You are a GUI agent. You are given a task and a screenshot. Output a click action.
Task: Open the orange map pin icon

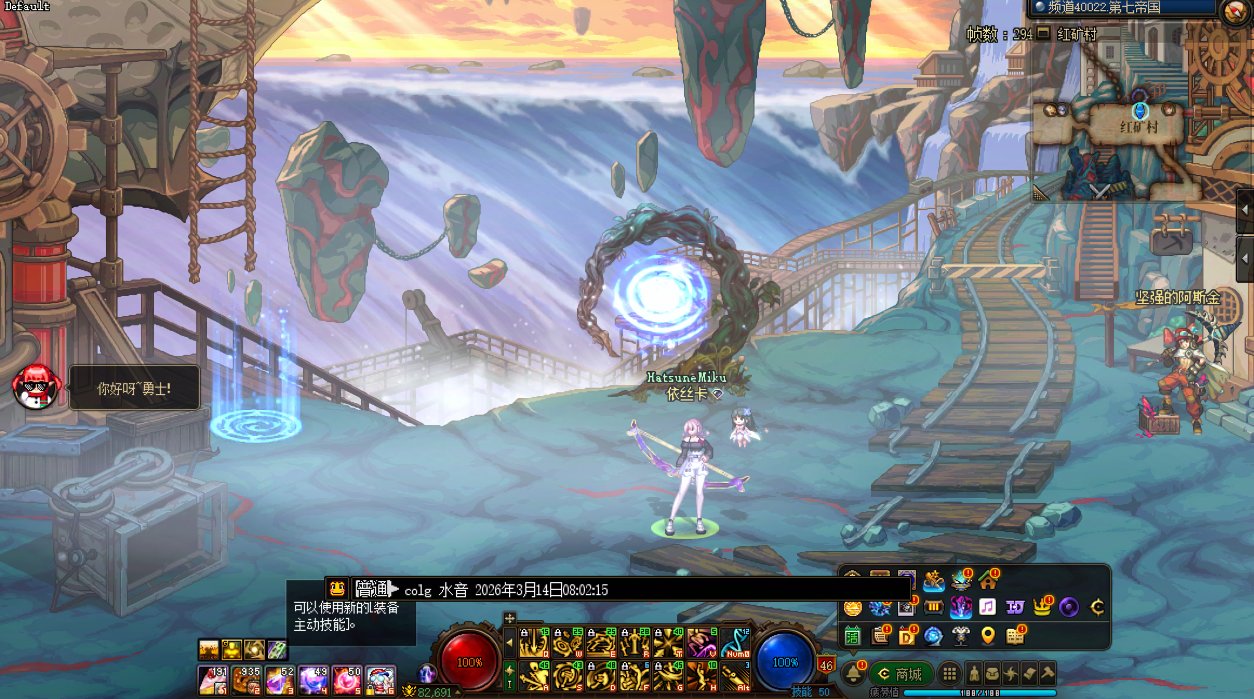pos(988,635)
